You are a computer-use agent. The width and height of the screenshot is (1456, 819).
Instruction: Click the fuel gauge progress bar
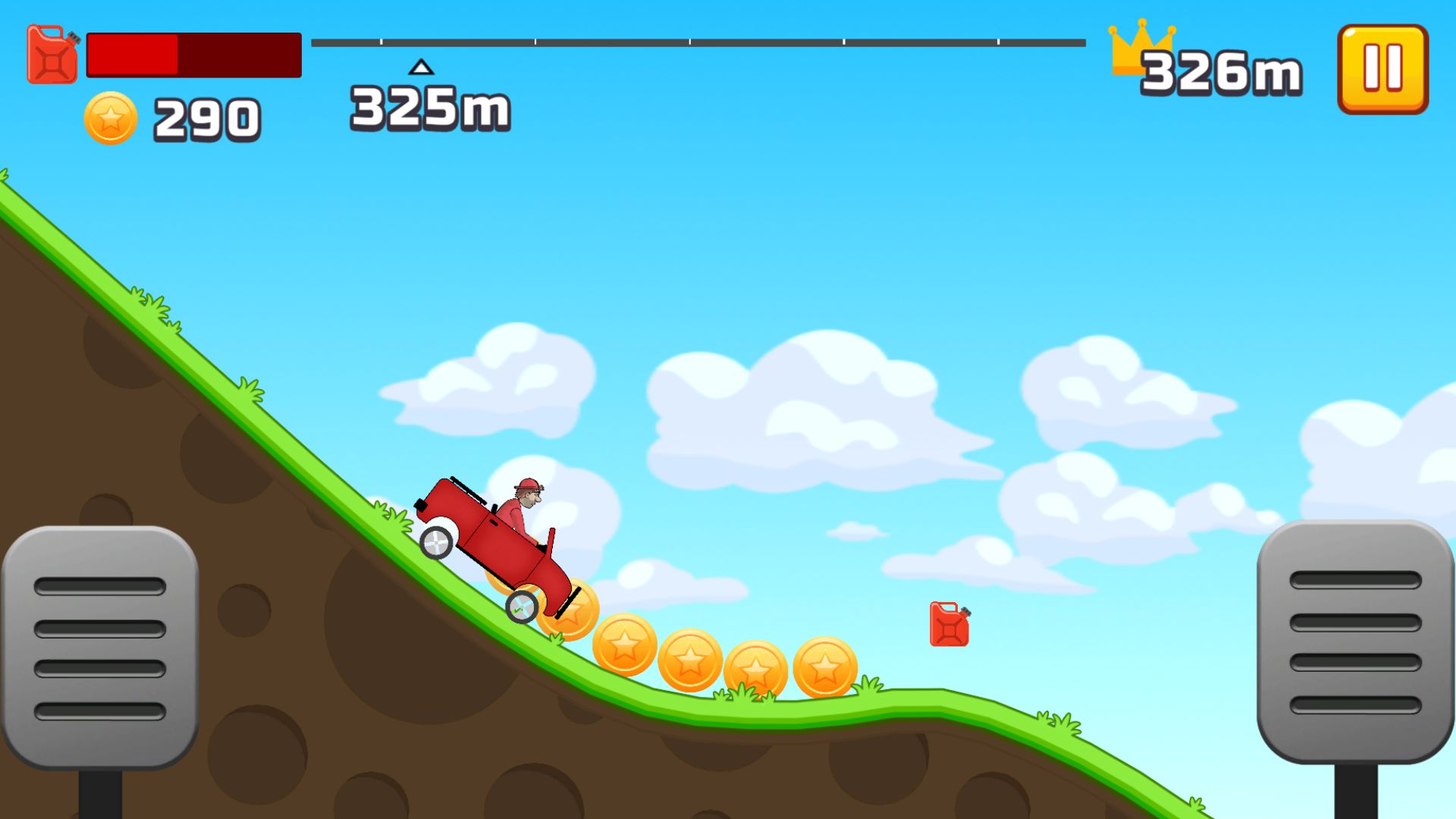click(193, 55)
